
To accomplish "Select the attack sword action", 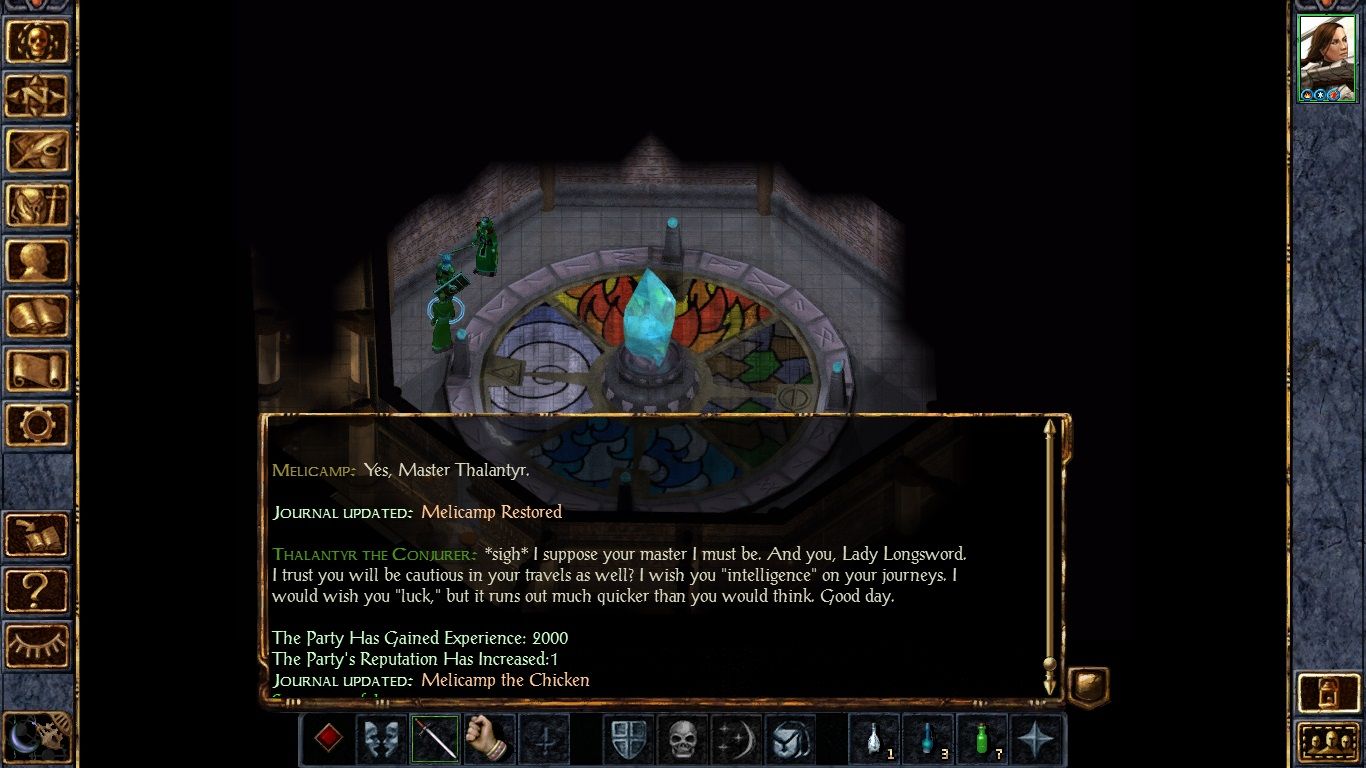I will (434, 740).
